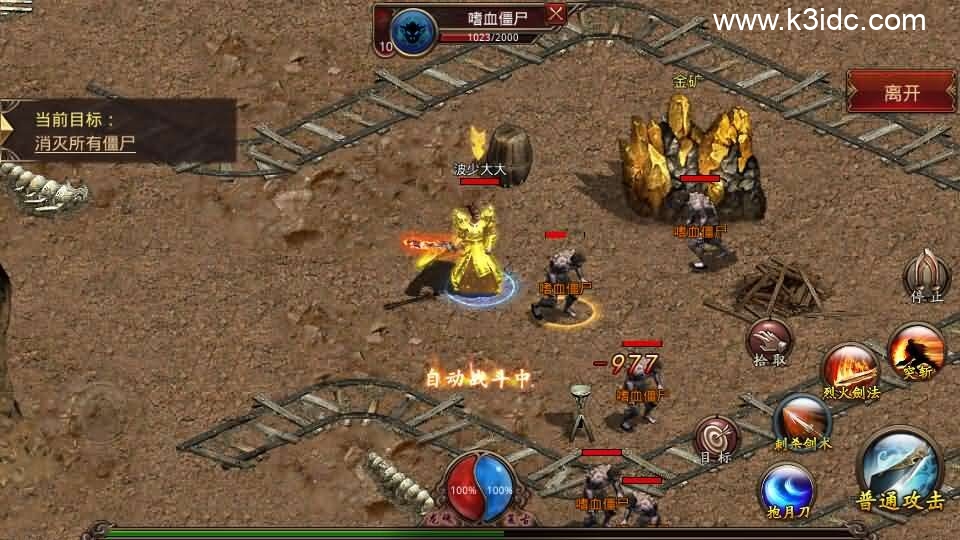Viewport: 960px width, 540px height.
Task: Cast the 刺杀剑术 thrust skill
Action: click(x=802, y=420)
